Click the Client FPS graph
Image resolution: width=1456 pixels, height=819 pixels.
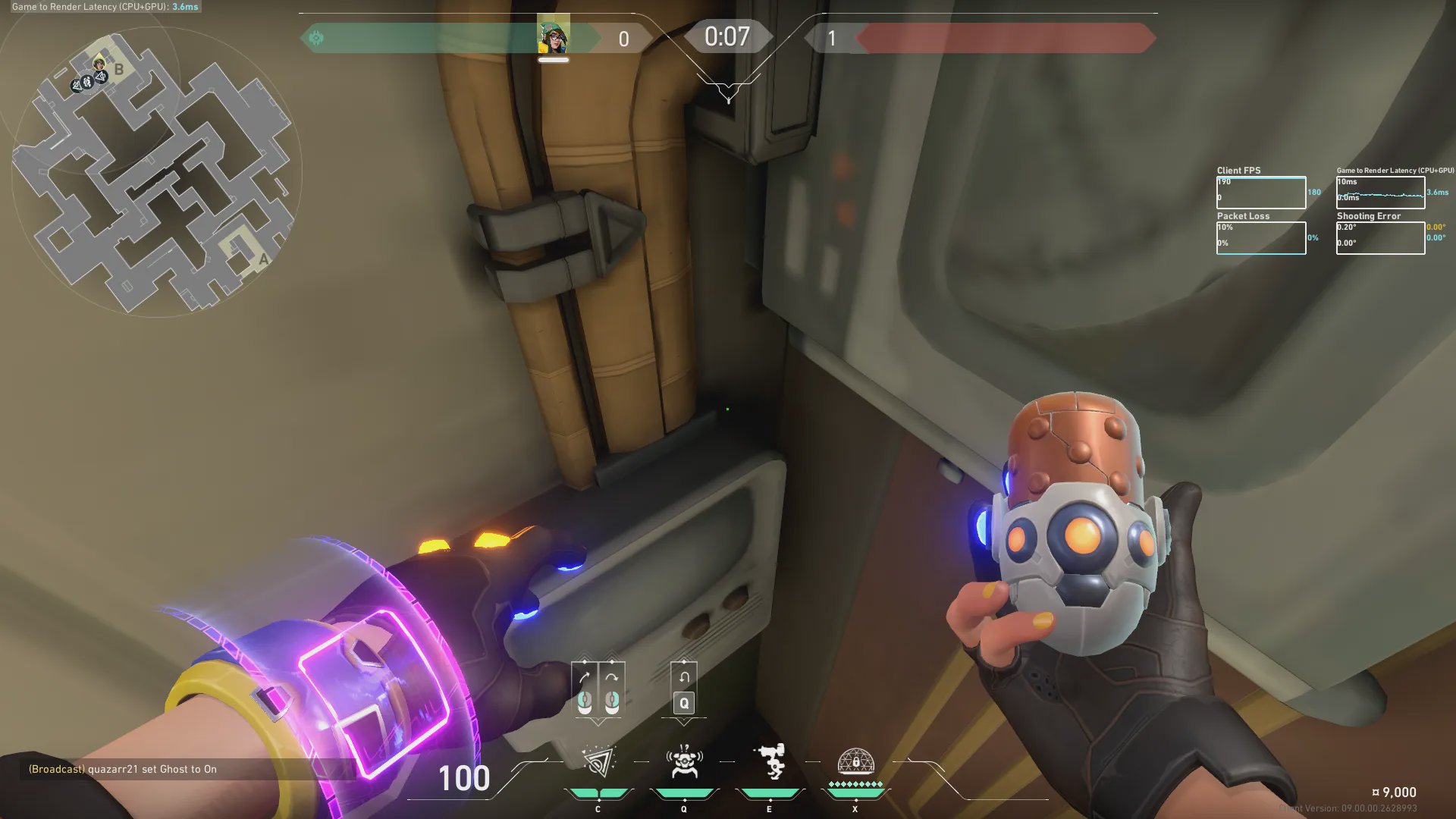tap(1261, 193)
